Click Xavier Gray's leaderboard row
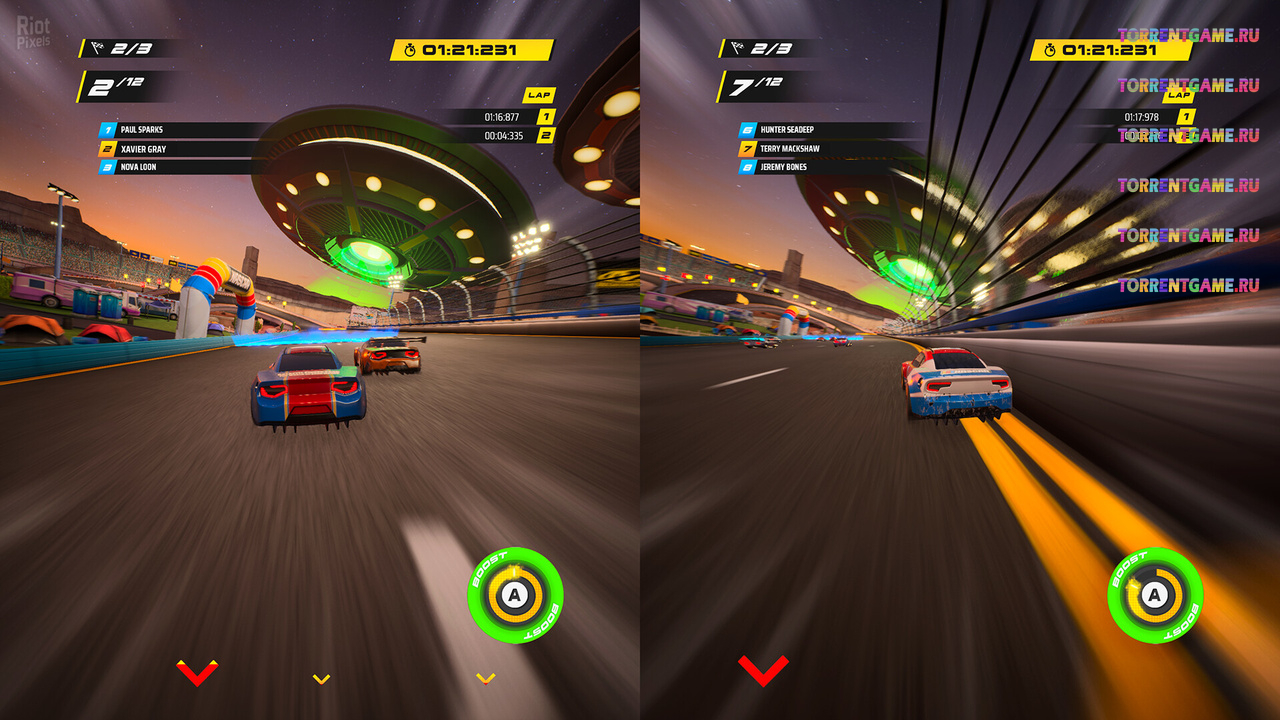1280x720 pixels. coord(143,149)
